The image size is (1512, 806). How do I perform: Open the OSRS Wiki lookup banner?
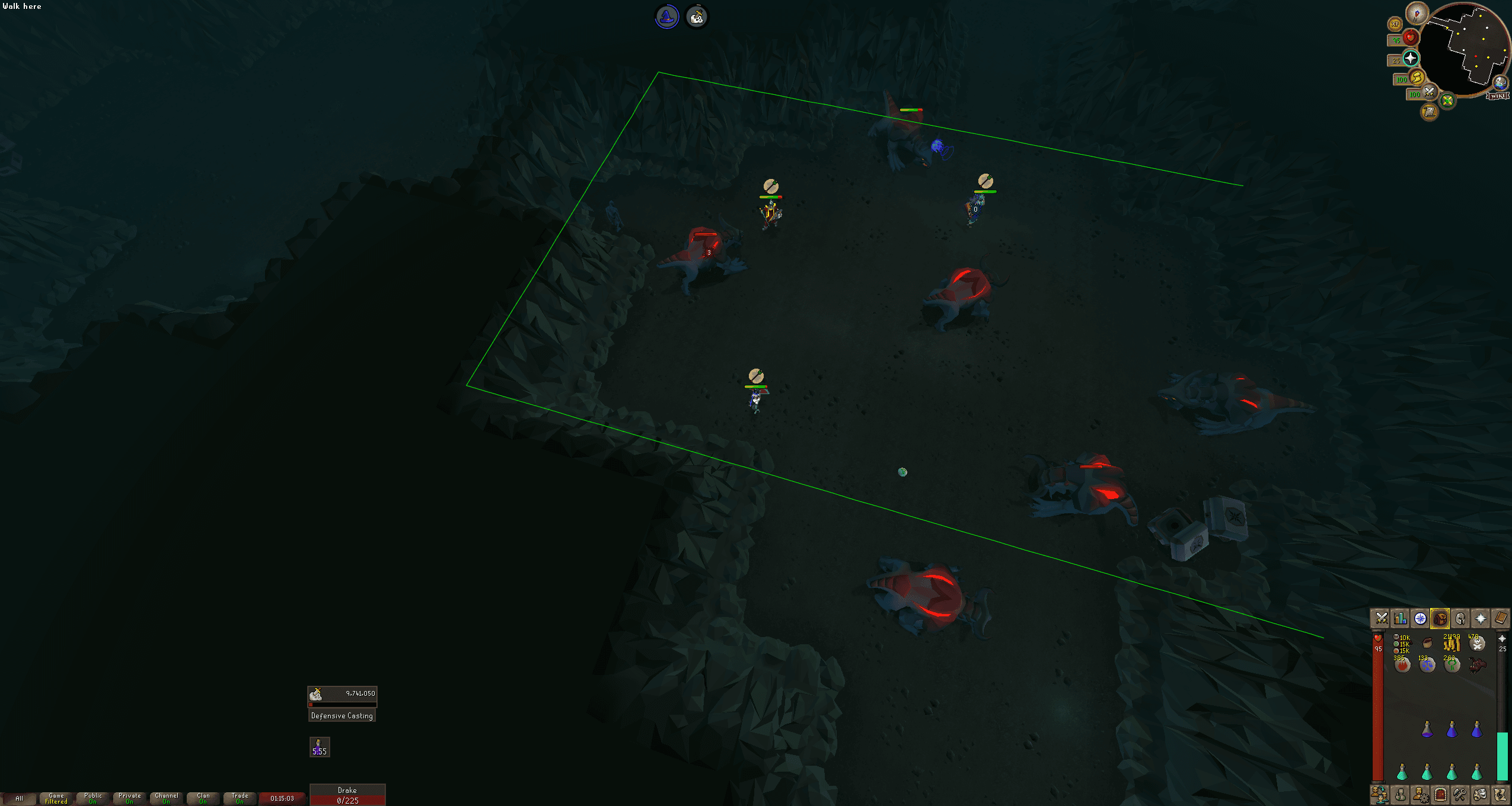click(1497, 96)
